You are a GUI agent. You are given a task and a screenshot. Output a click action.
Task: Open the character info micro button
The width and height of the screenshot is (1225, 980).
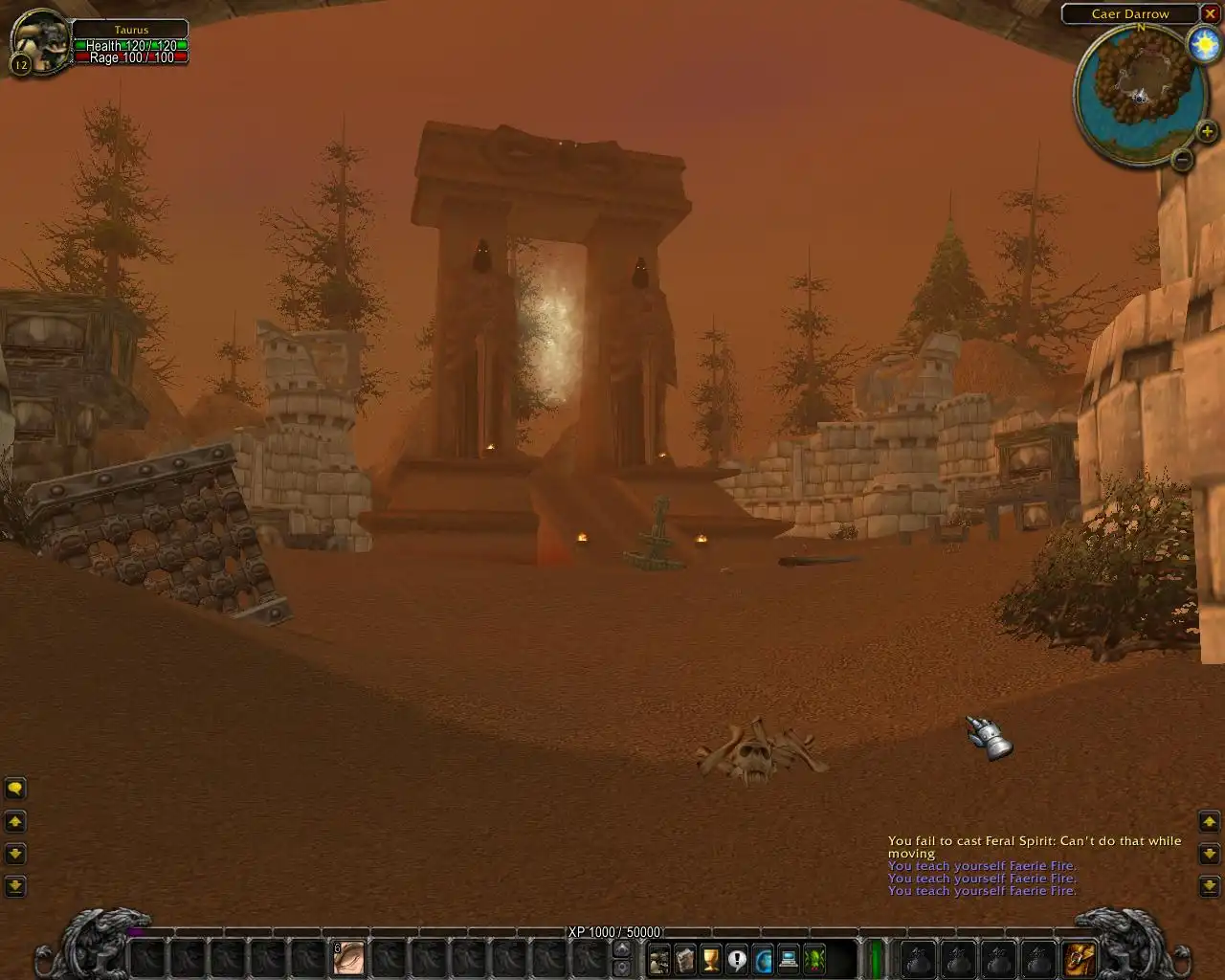pos(658,958)
